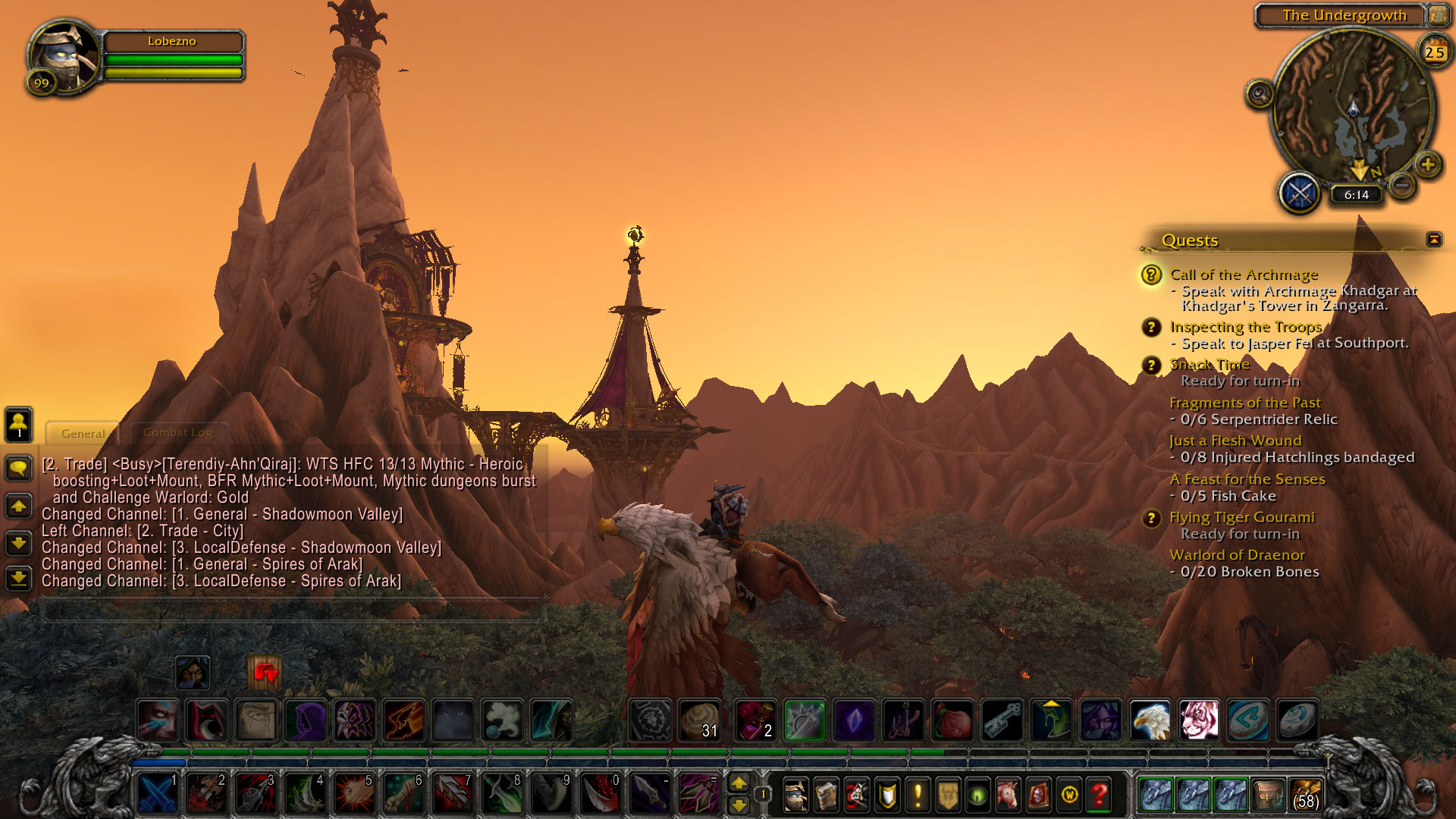
Task: Open the minimap tracking magnifier button
Action: (x=1260, y=94)
